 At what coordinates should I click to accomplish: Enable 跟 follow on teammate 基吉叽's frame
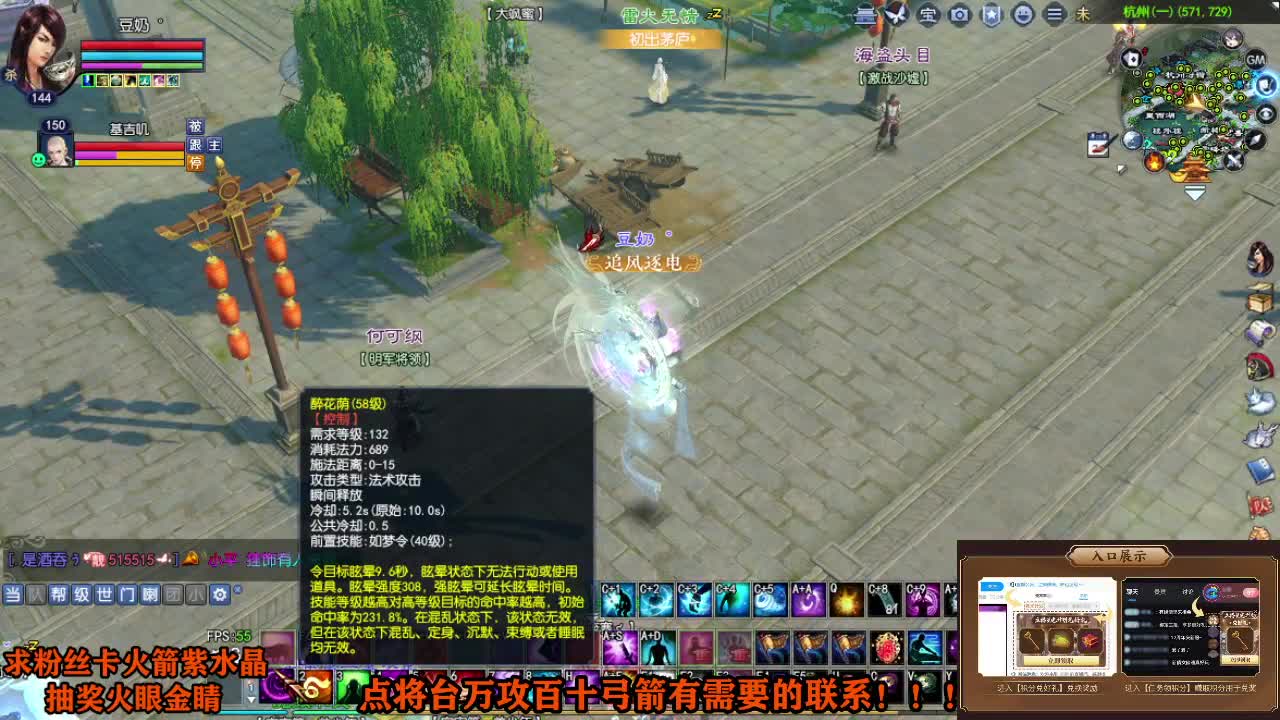click(195, 145)
